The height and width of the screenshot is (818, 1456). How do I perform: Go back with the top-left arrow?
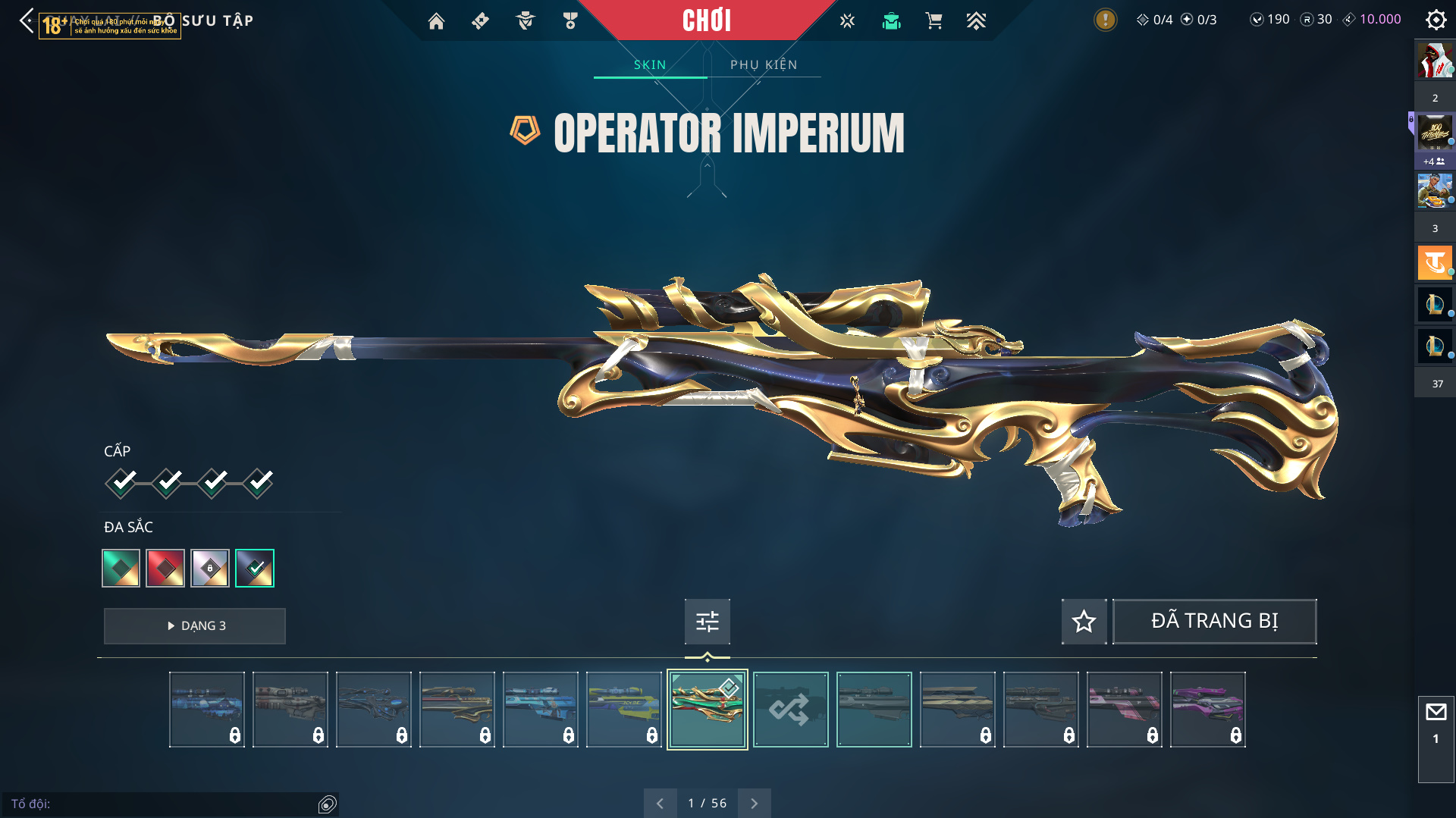pyautogui.click(x=27, y=20)
